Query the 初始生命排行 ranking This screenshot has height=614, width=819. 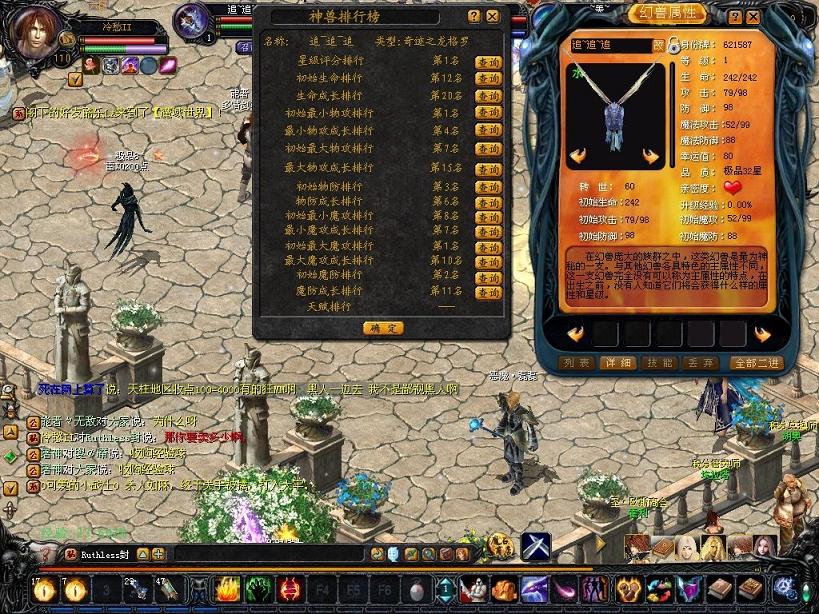pos(487,78)
